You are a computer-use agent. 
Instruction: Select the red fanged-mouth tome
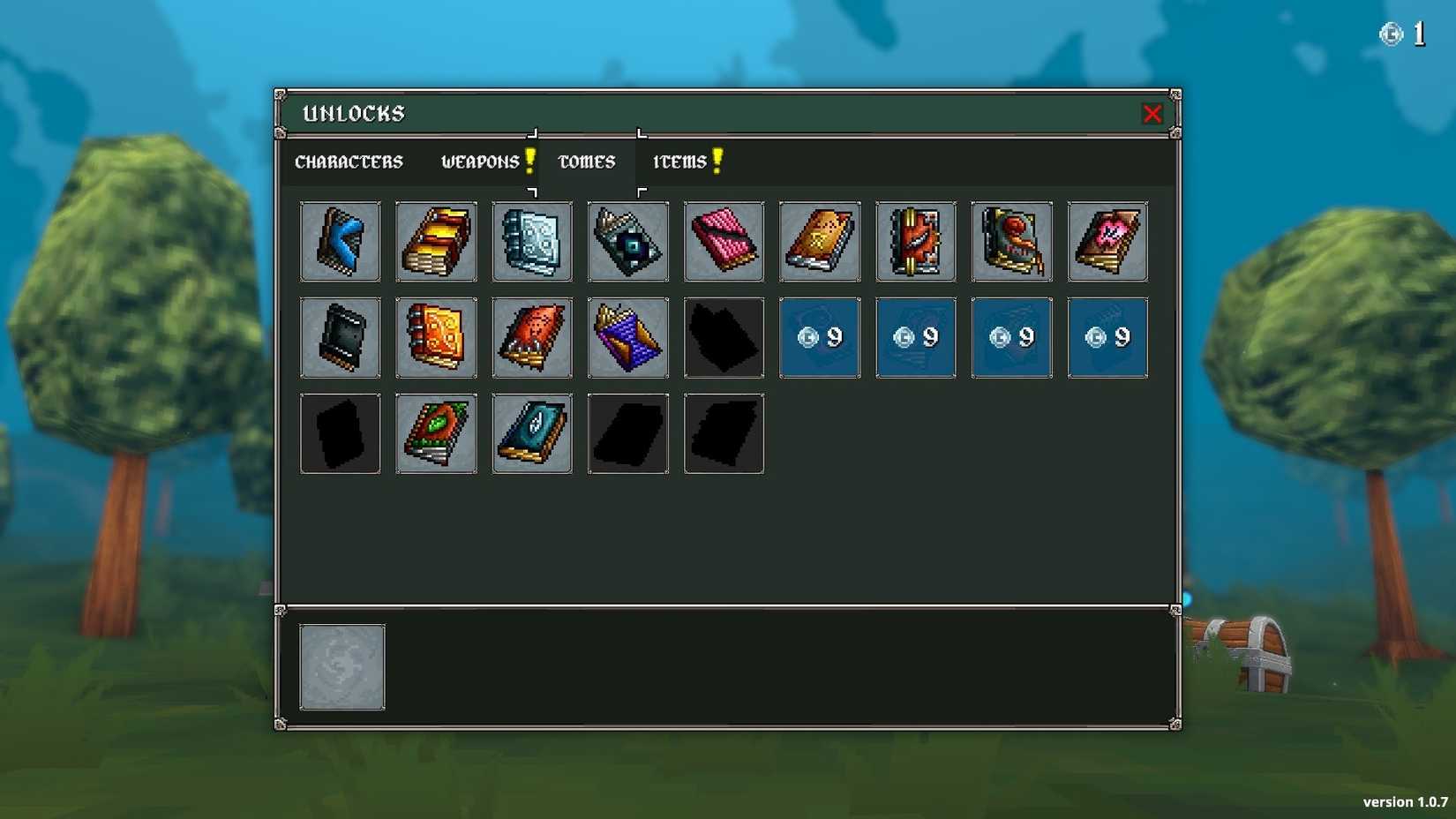[915, 241]
